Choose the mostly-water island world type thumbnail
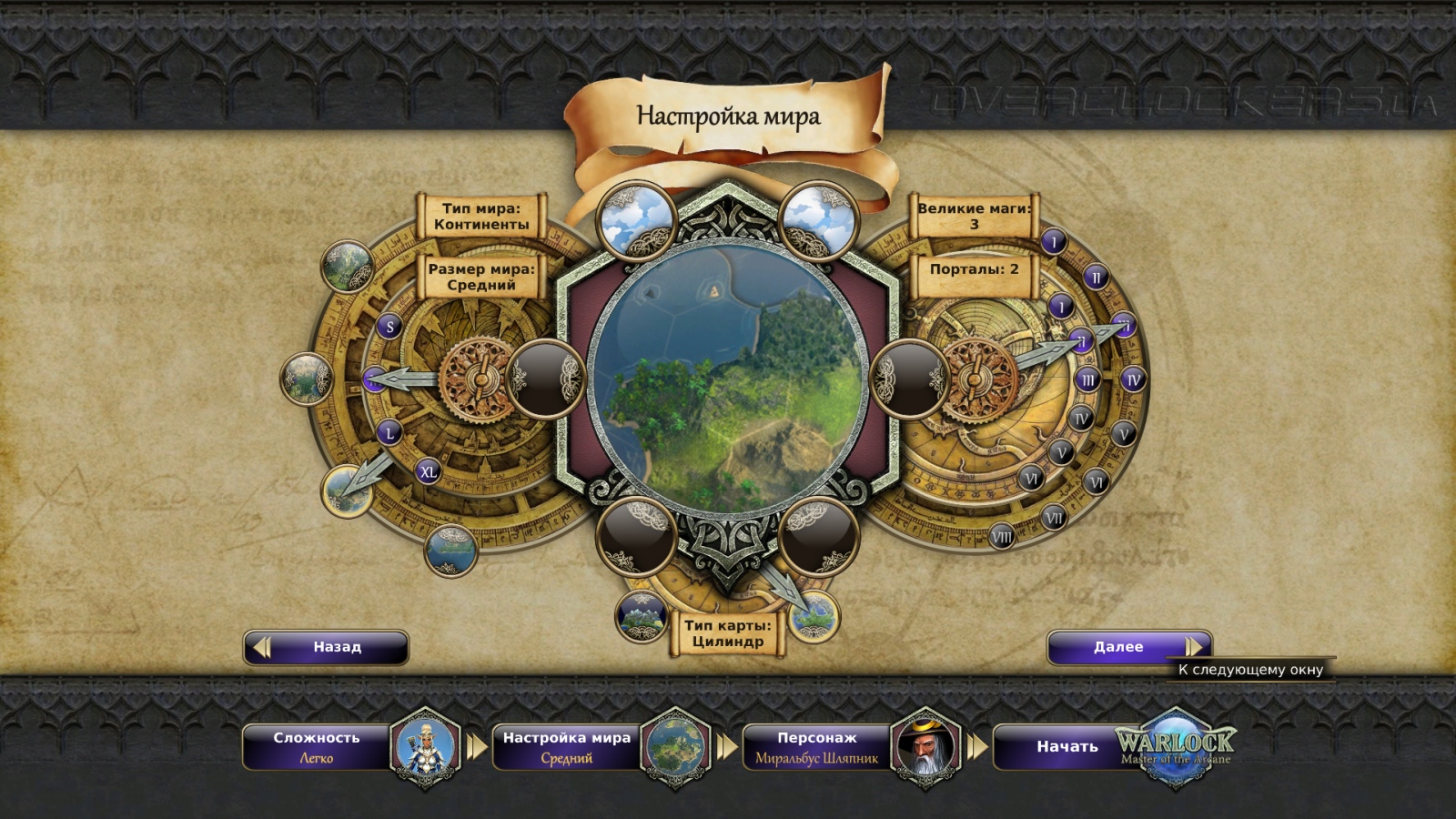The width and height of the screenshot is (1456, 819). pos(450,550)
